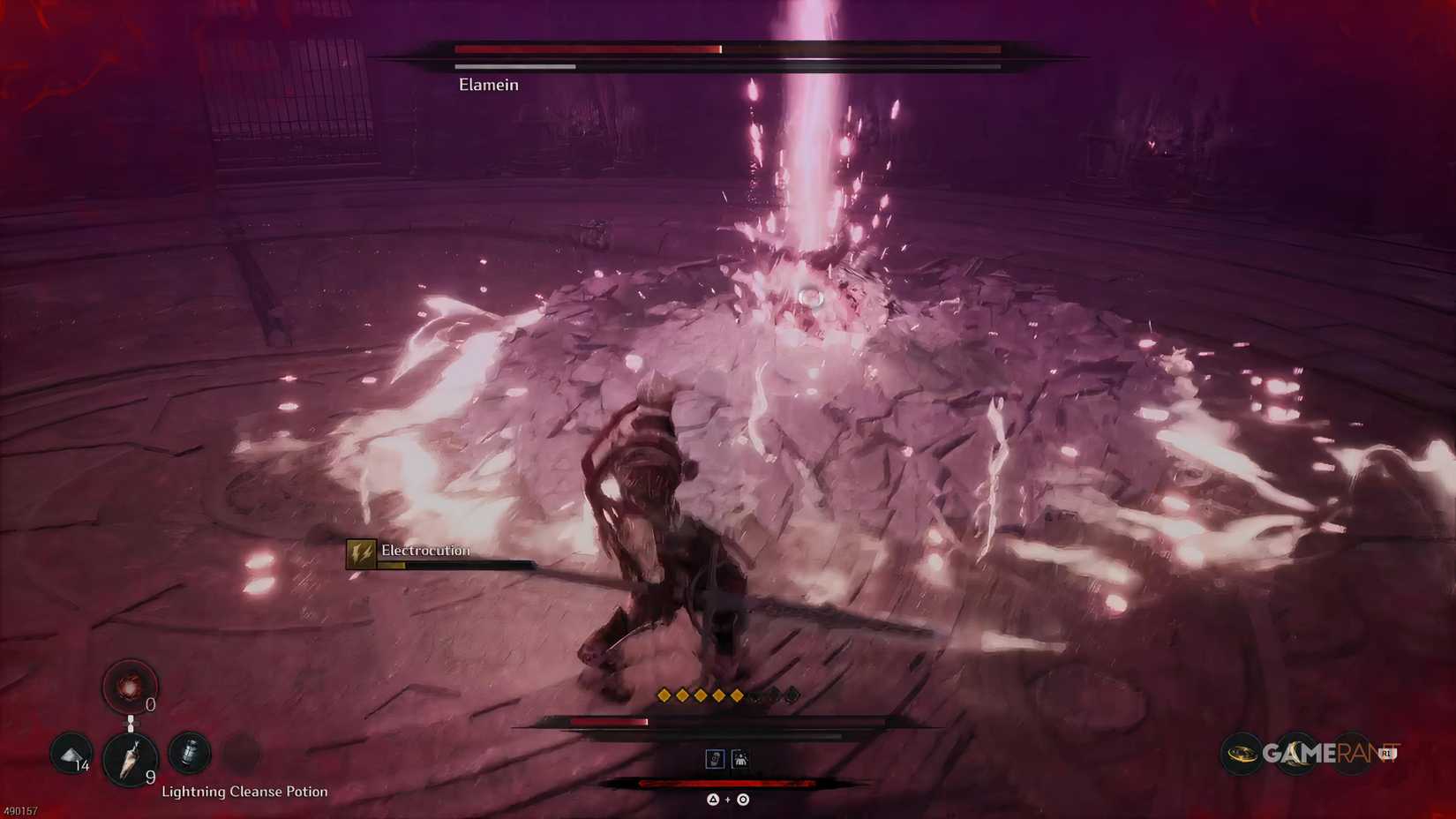1456x819 pixels.
Task: Toggle the lock-on reticle on the boss
Action: (x=809, y=298)
